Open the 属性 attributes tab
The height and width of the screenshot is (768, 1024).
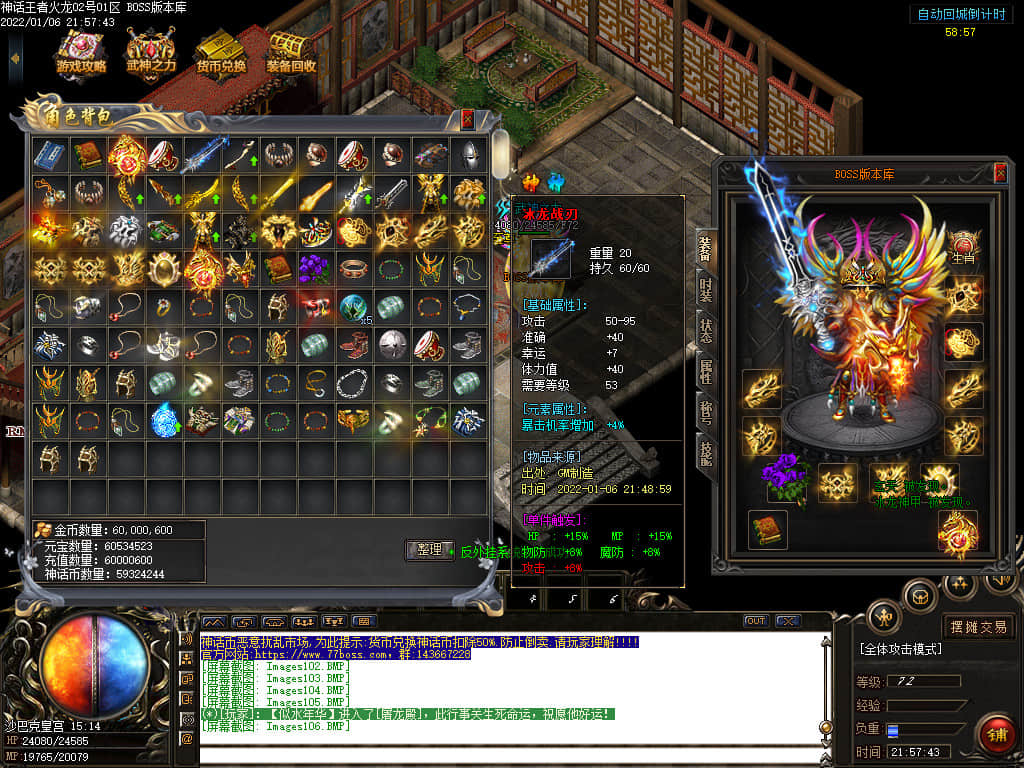pyautogui.click(x=705, y=372)
